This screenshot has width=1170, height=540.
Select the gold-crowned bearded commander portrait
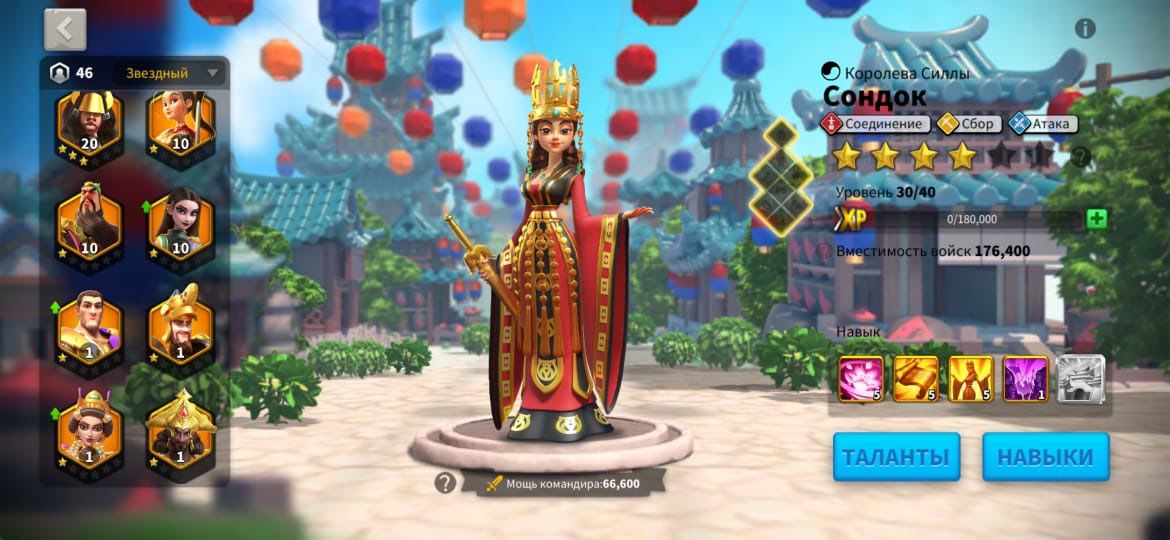[181, 327]
